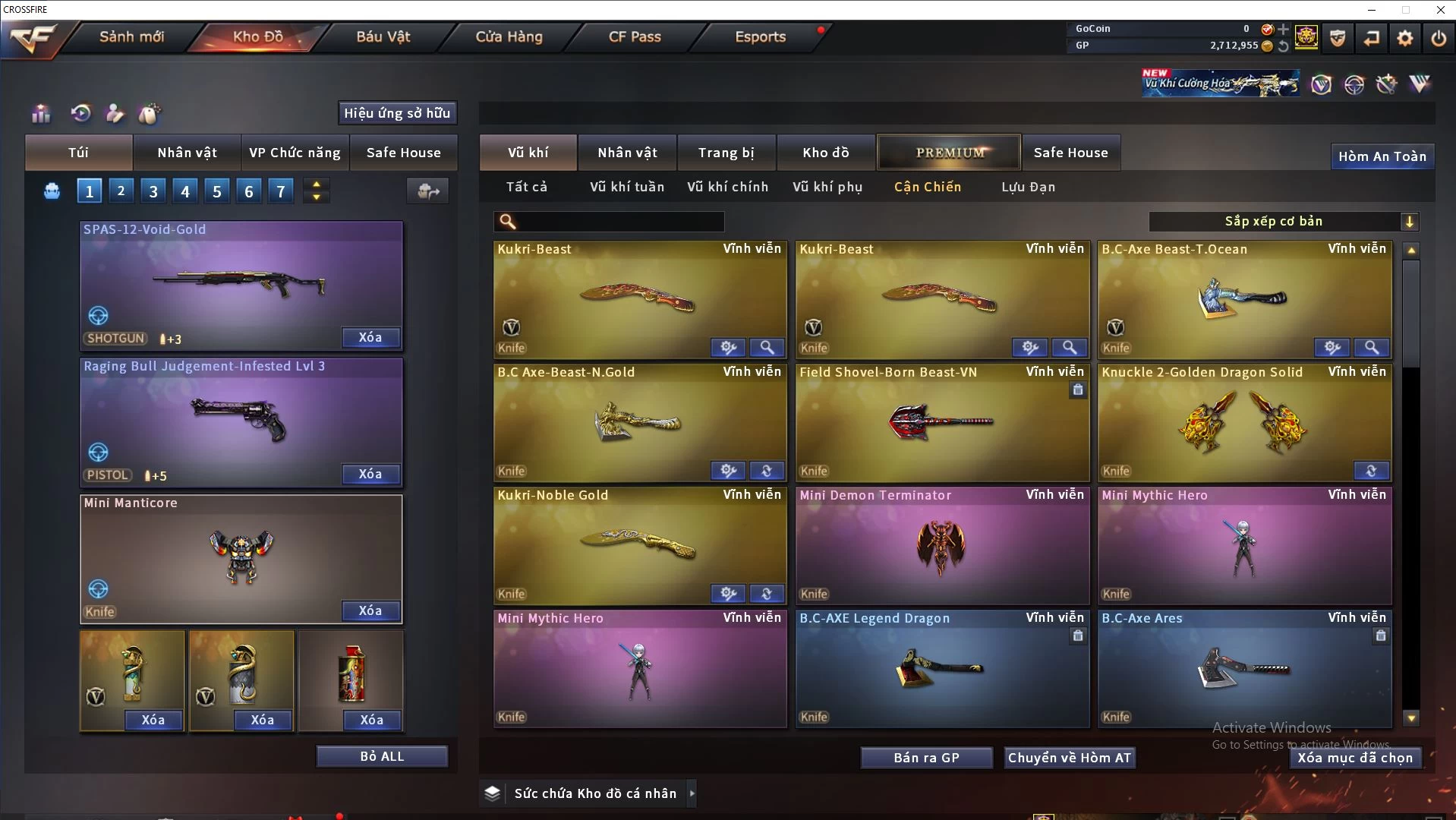
Task: Click the Bỏ ALL button
Action: [382, 756]
